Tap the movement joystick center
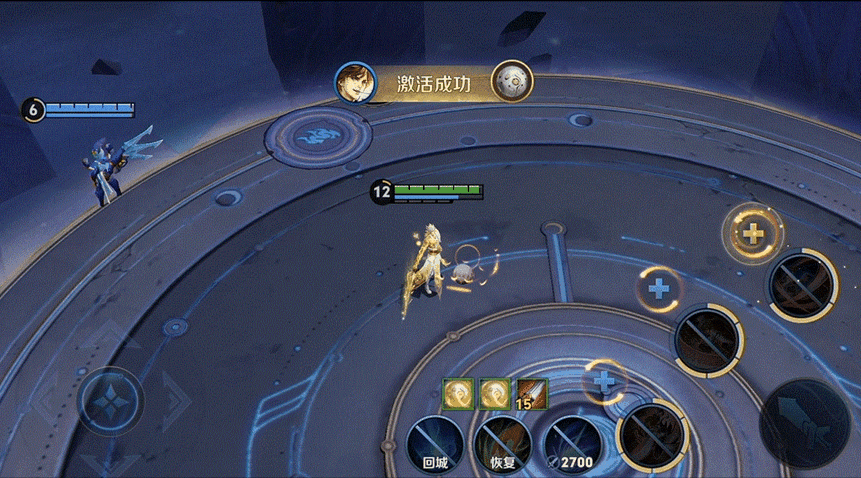This screenshot has height=478, width=861. pos(110,400)
